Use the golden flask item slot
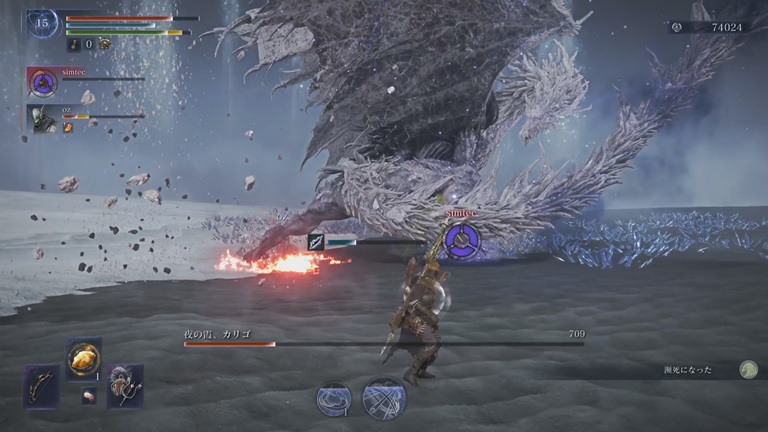This screenshot has width=768, height=432. click(84, 359)
